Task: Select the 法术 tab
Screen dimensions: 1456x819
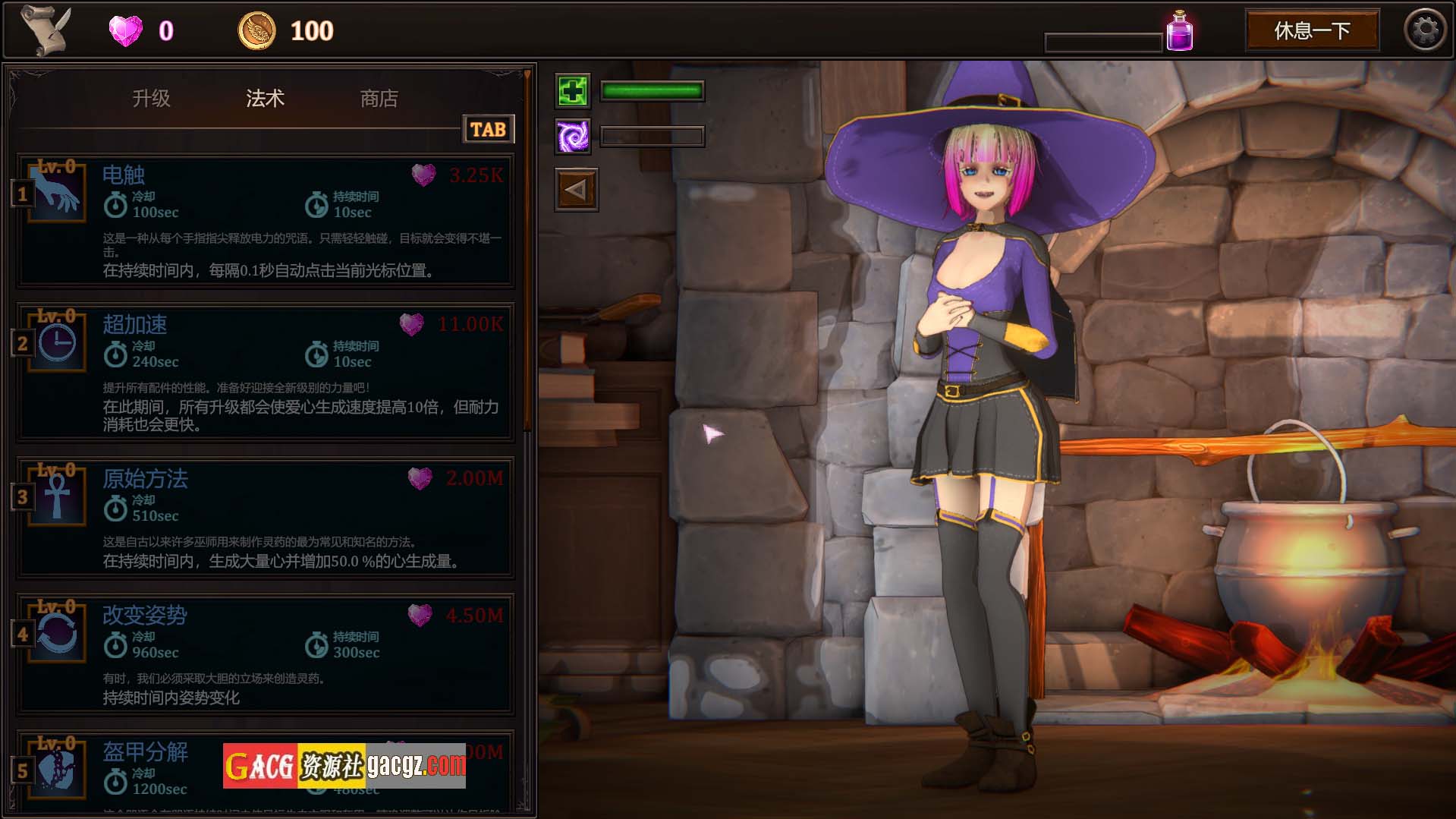Action: [265, 99]
